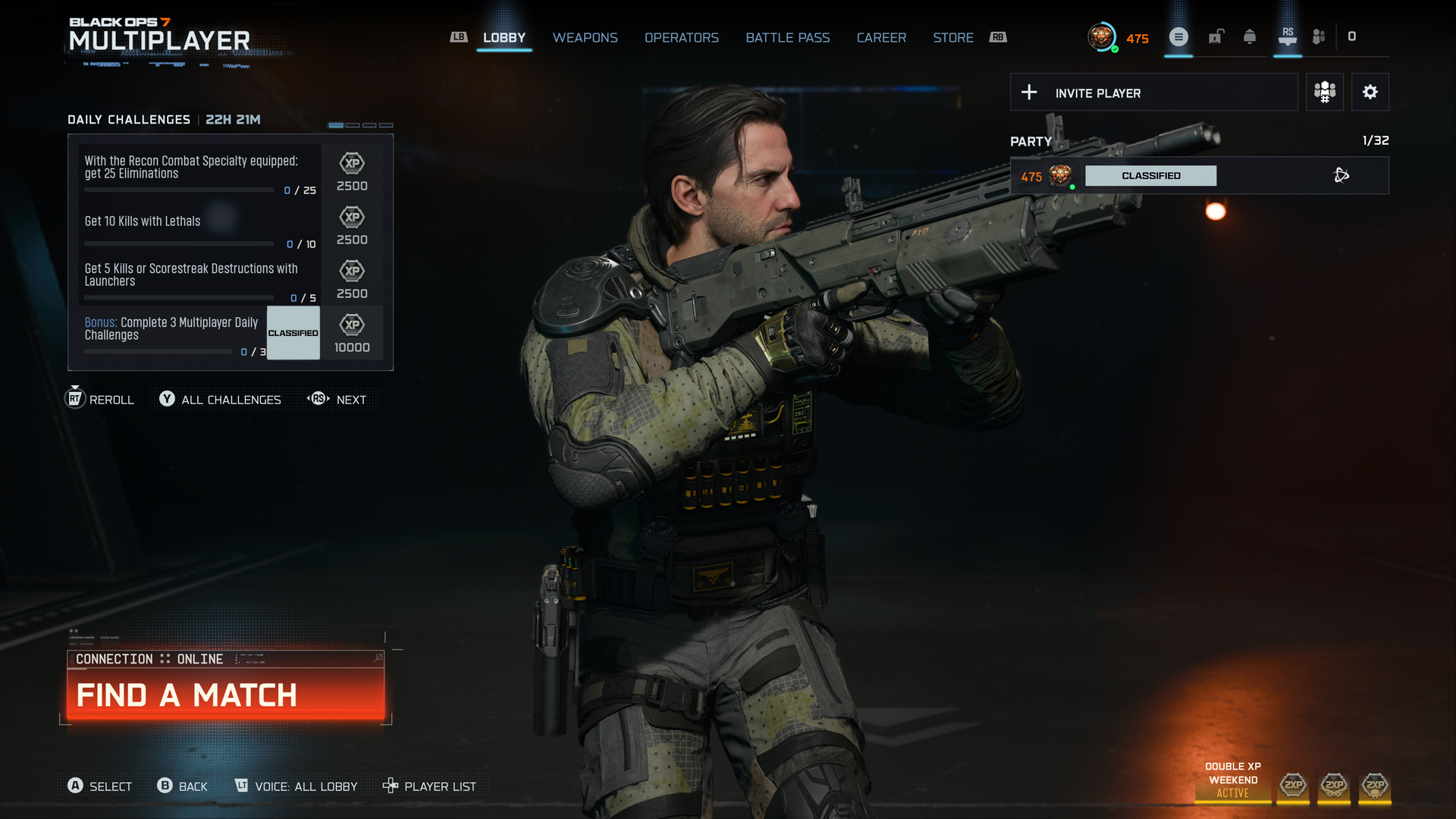Viewport: 1456px width, 819px height.
Task: Open the Double XP Weekend banner
Action: (1232, 780)
